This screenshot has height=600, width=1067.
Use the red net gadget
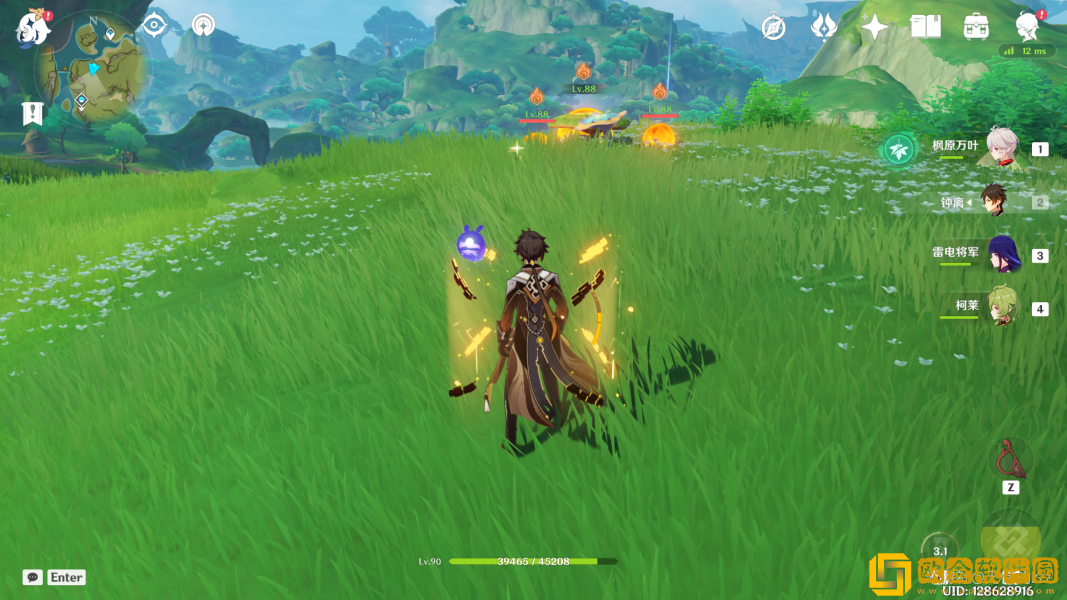(1010, 459)
